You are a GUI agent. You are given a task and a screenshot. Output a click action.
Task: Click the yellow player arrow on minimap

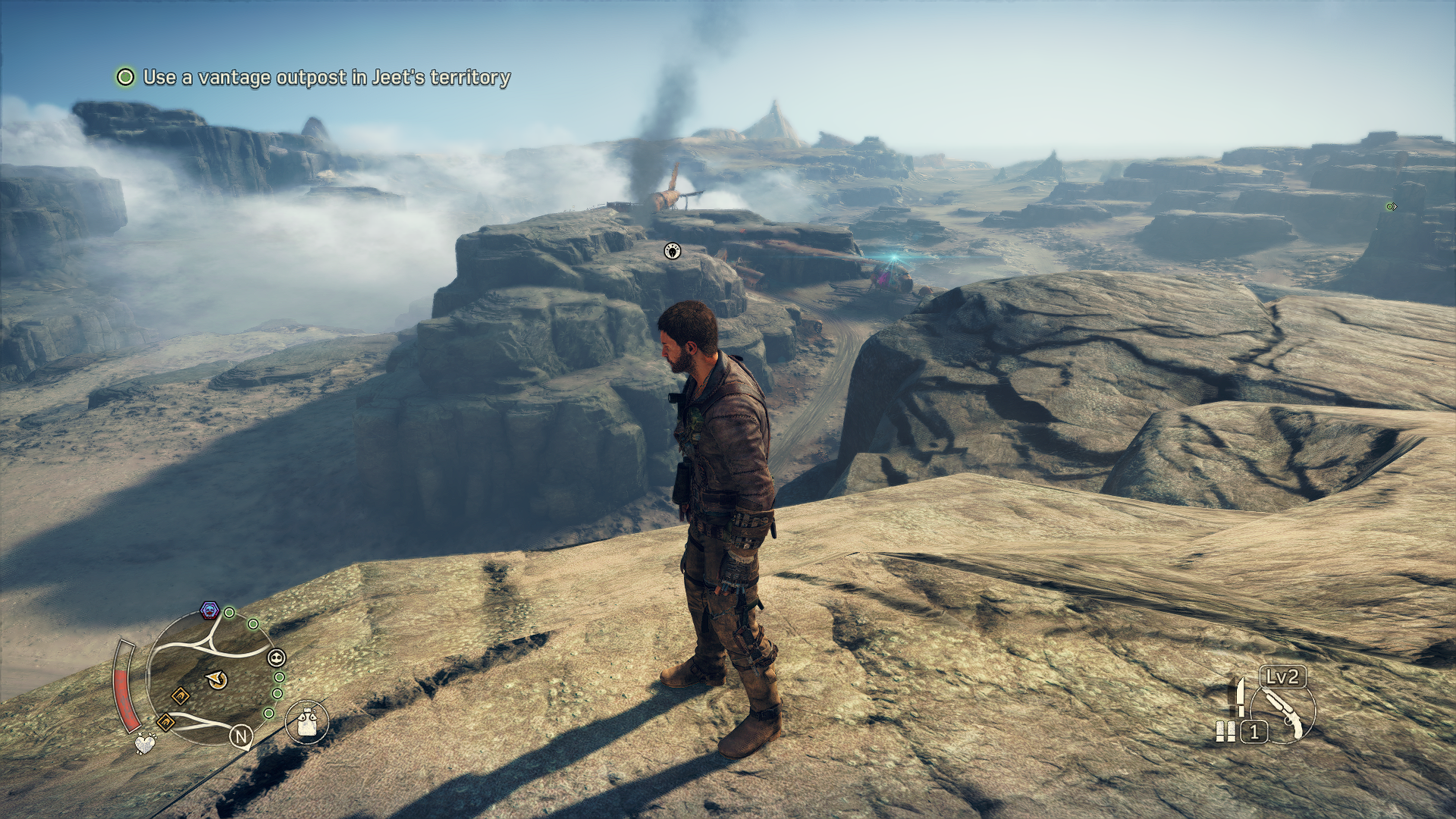tap(217, 679)
